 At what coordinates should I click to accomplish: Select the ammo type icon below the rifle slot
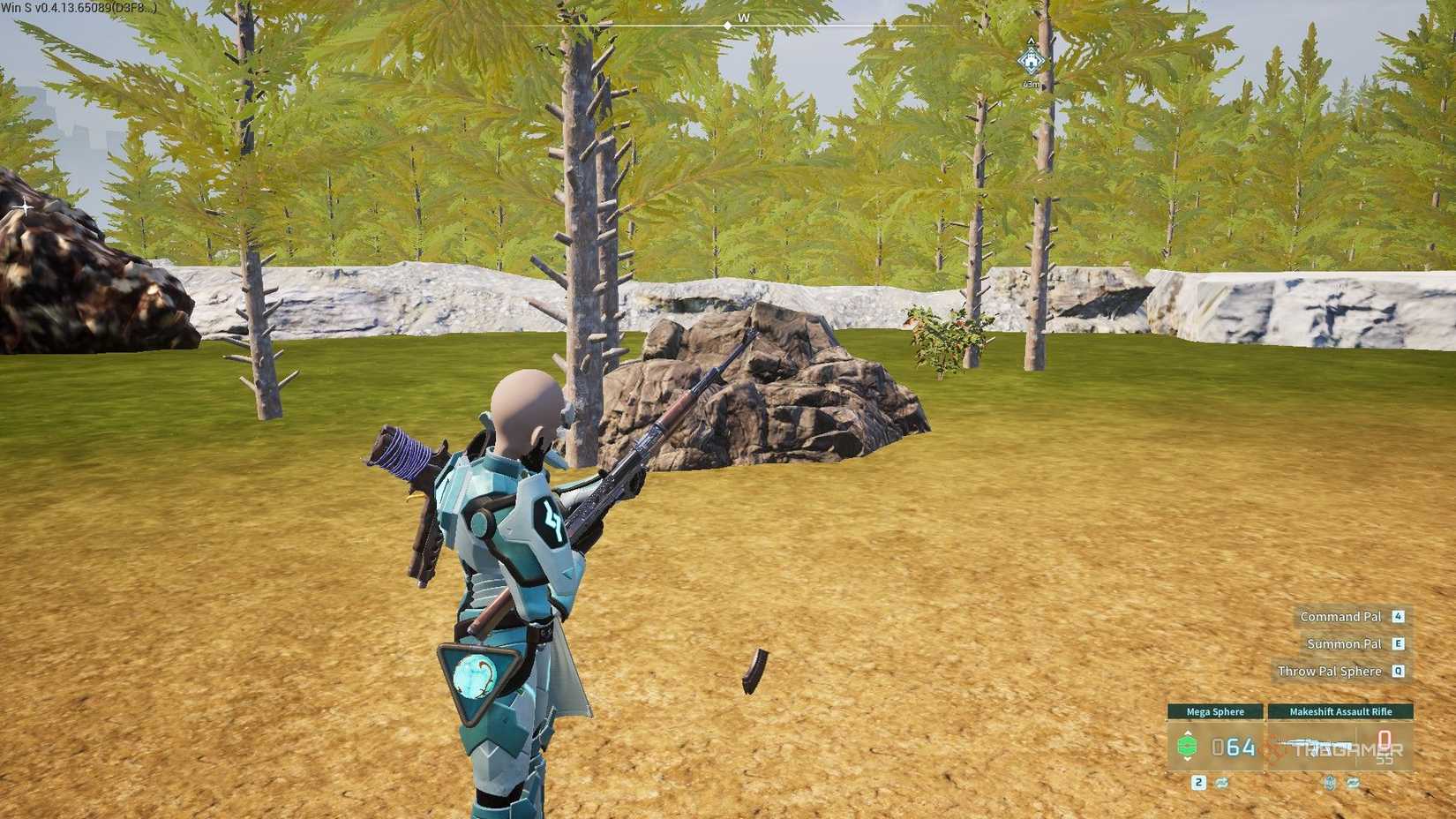click(x=1330, y=784)
